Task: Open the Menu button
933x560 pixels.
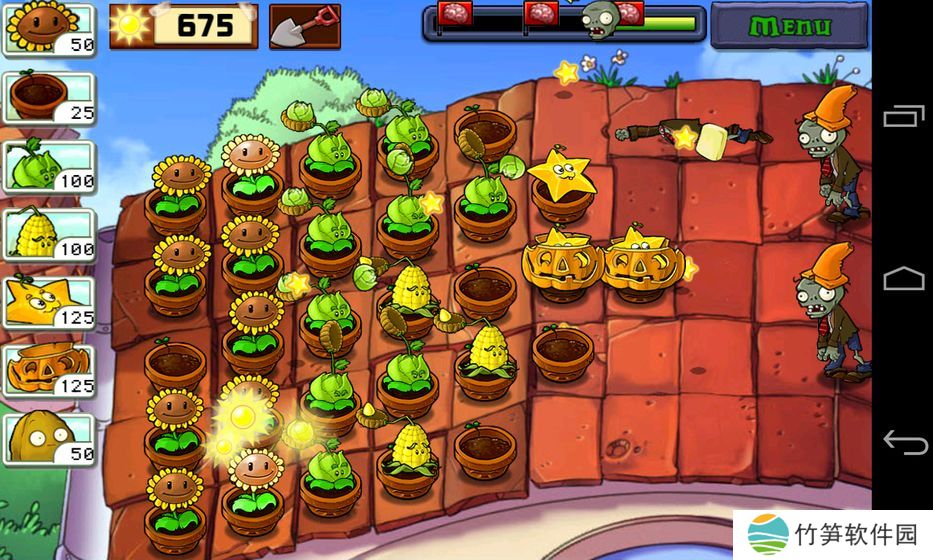Action: [x=789, y=25]
